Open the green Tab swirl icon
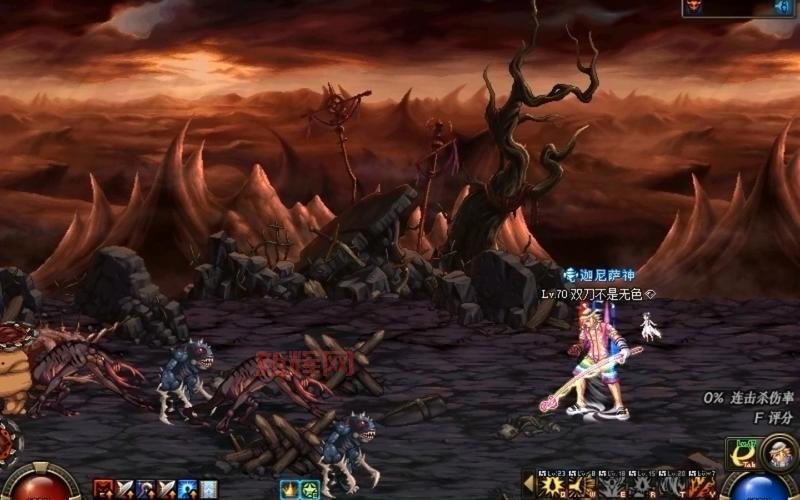The width and height of the screenshot is (800, 500). pyautogui.click(x=740, y=454)
